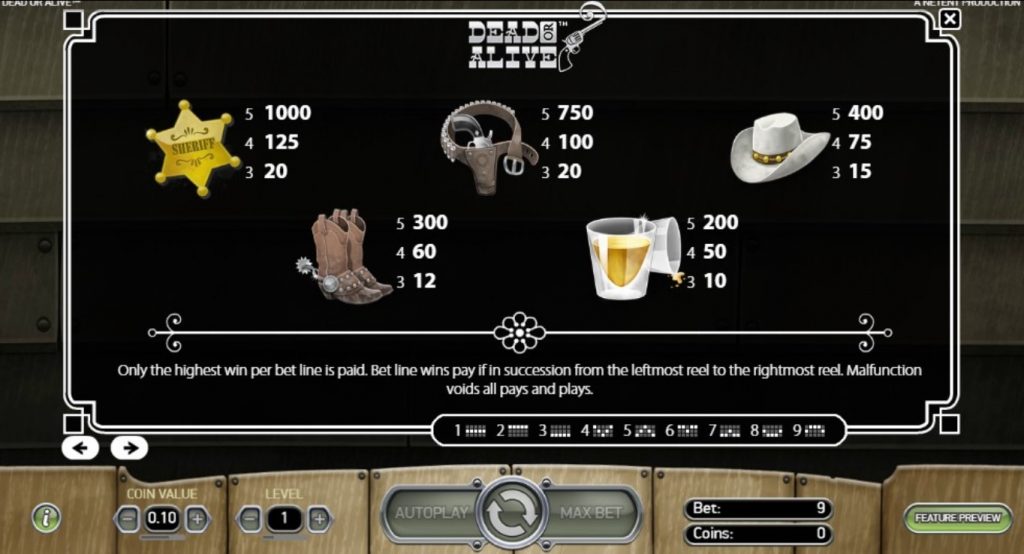This screenshot has width=1024, height=554.
Task: Show bet line 5 pattern
Action: click(x=640, y=431)
